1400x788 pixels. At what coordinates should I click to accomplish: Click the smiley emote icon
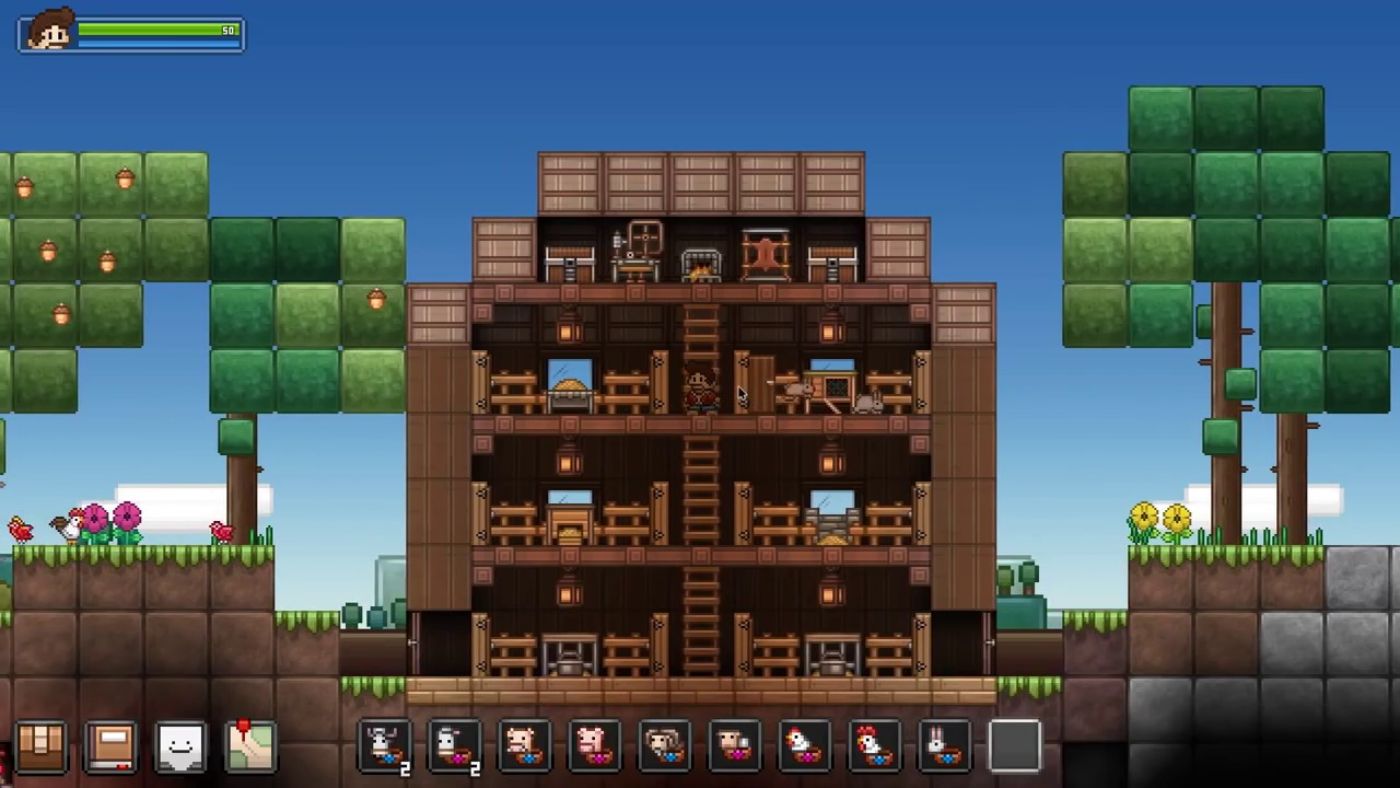point(178,745)
